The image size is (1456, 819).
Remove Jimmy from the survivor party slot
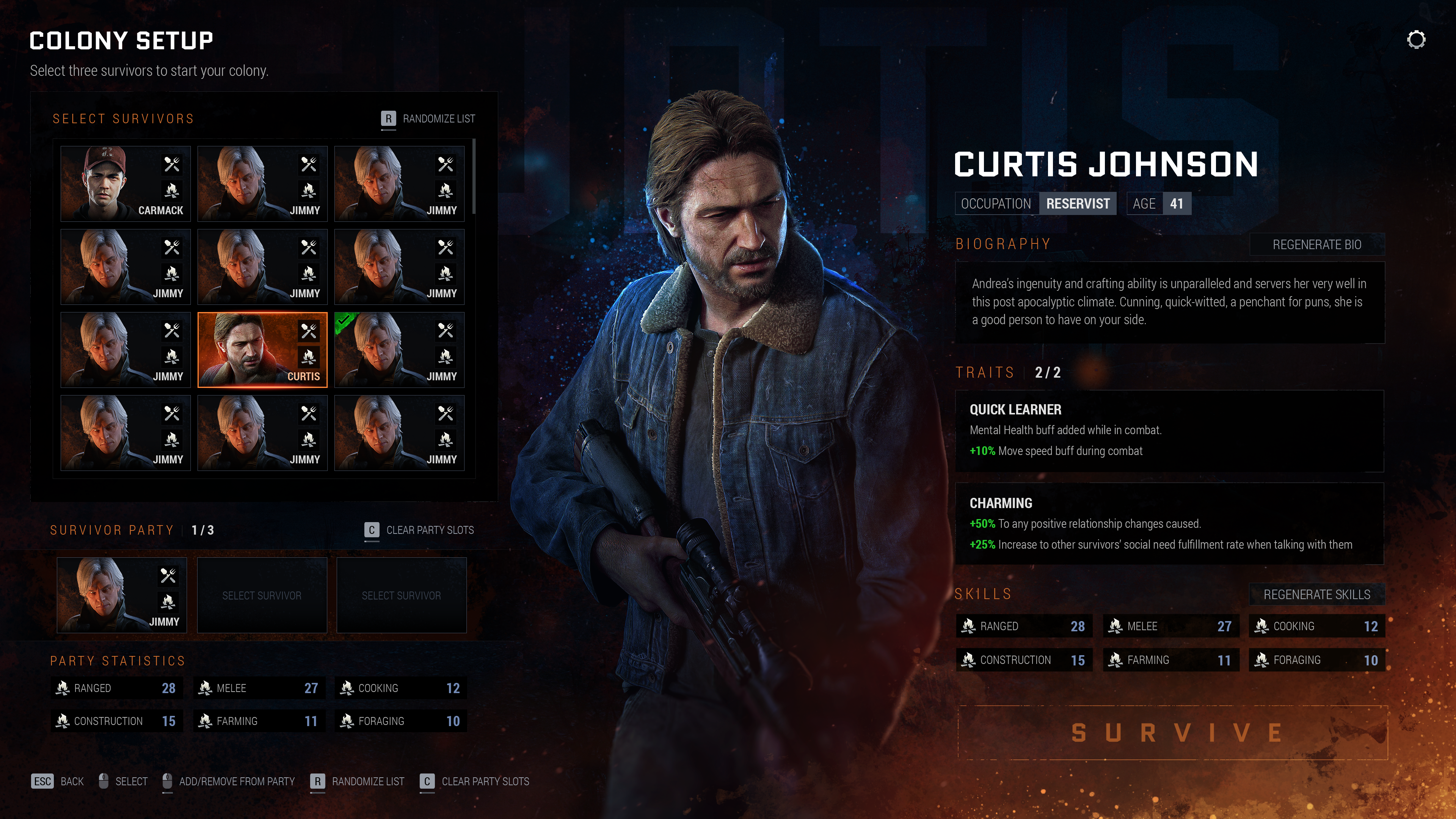click(x=121, y=595)
